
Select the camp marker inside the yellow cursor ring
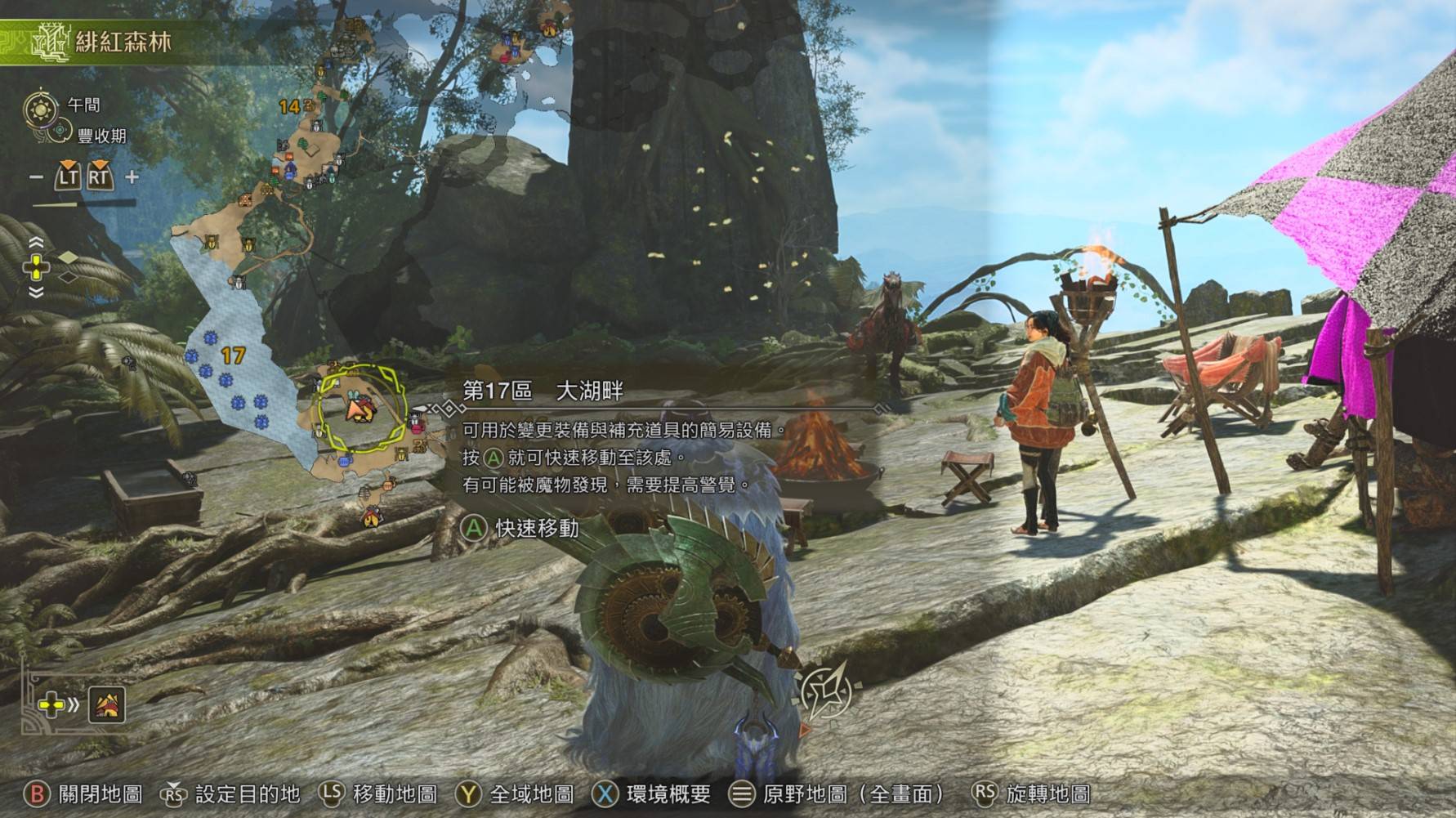point(360,409)
